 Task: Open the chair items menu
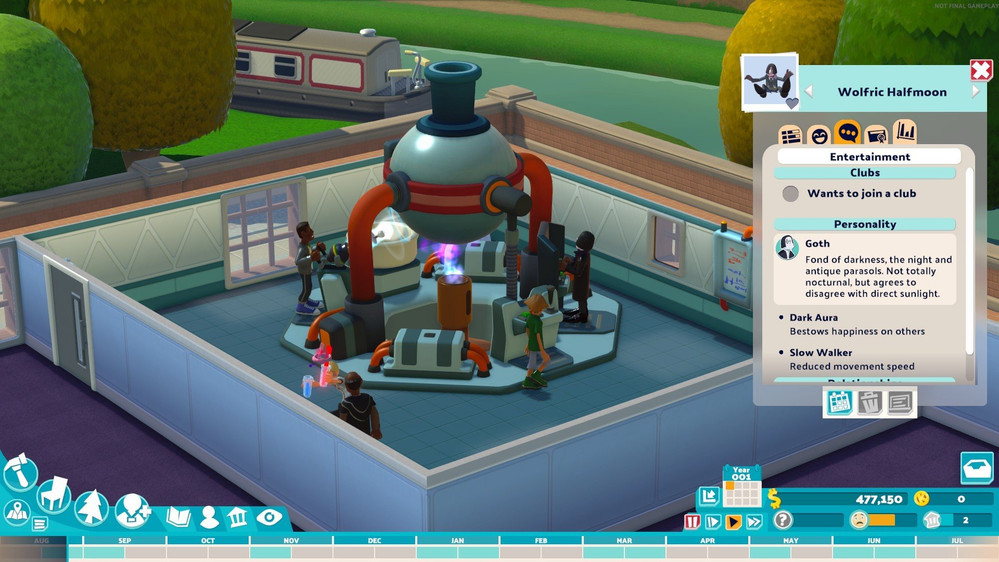[54, 494]
